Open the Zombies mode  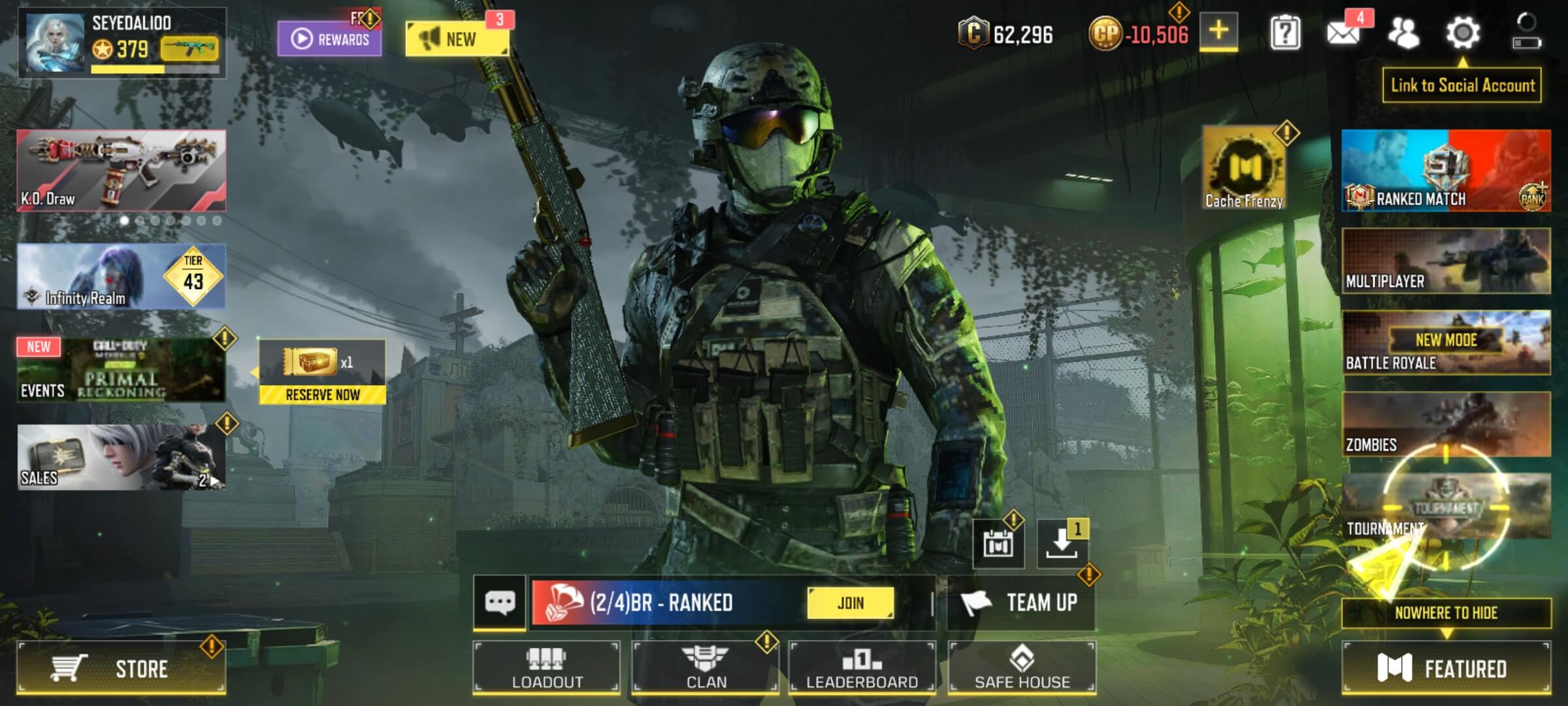point(1446,424)
